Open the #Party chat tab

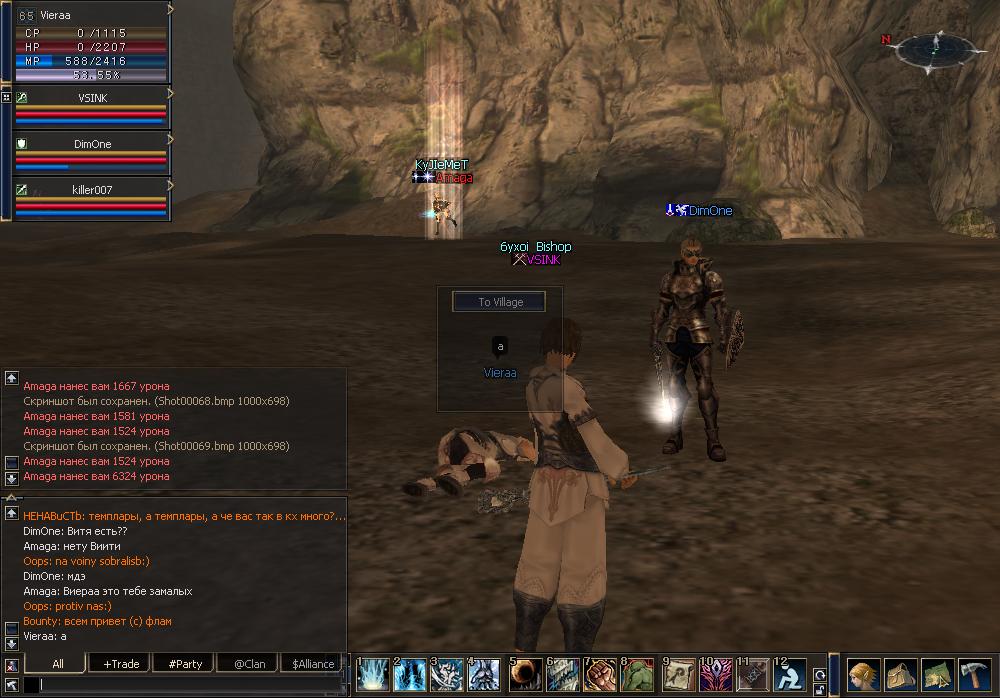pyautogui.click(x=185, y=663)
